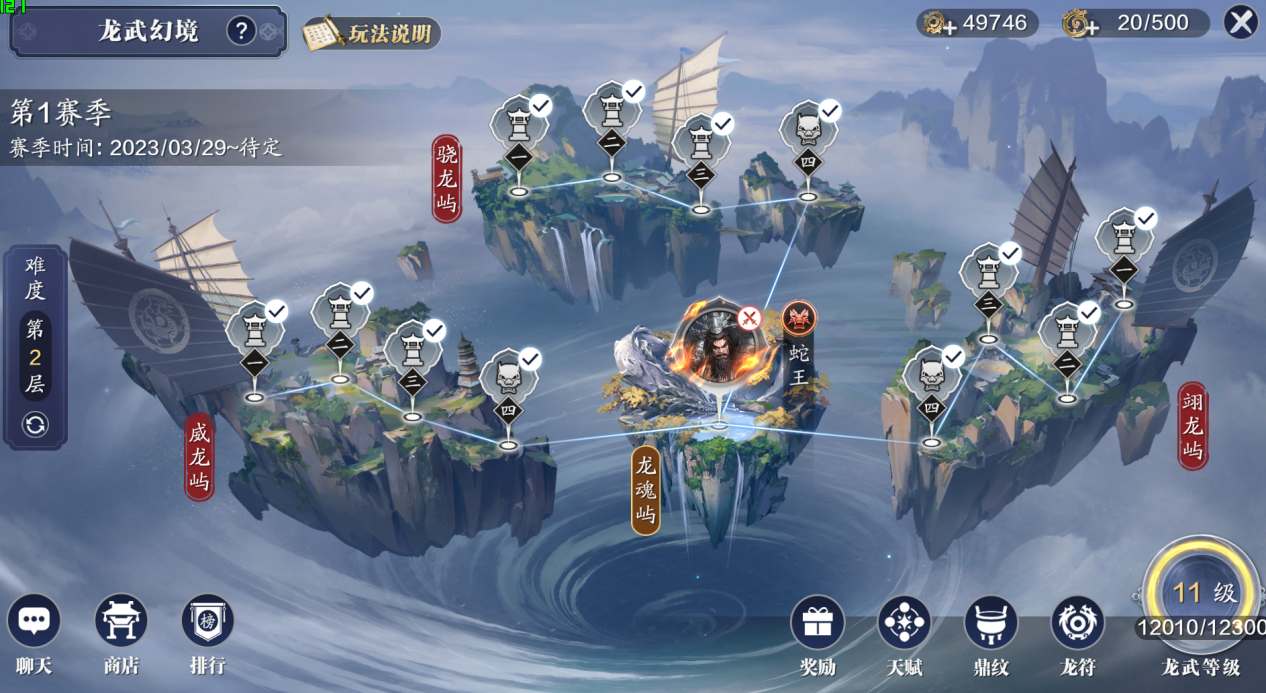This screenshot has width=1266, height=693.
Task: Select the 翊龙屿 island label
Action: [x=1192, y=425]
